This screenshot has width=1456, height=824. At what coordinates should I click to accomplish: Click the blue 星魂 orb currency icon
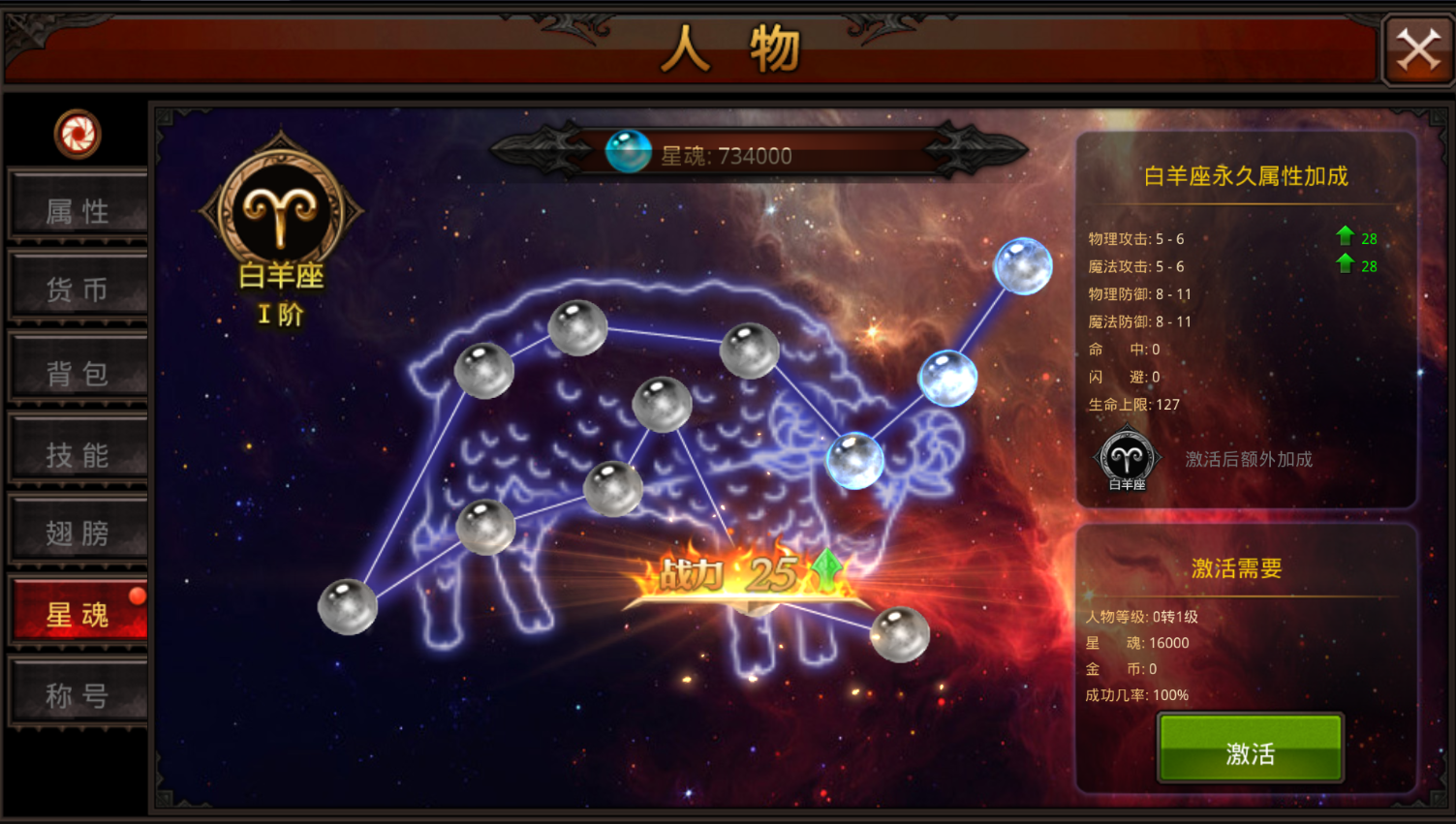(628, 153)
